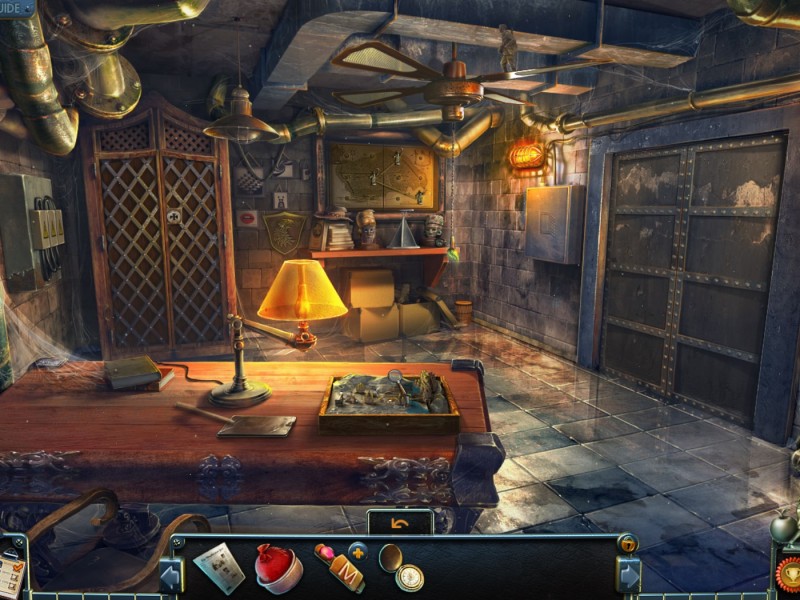Pick the red sack in inventory

point(278,568)
